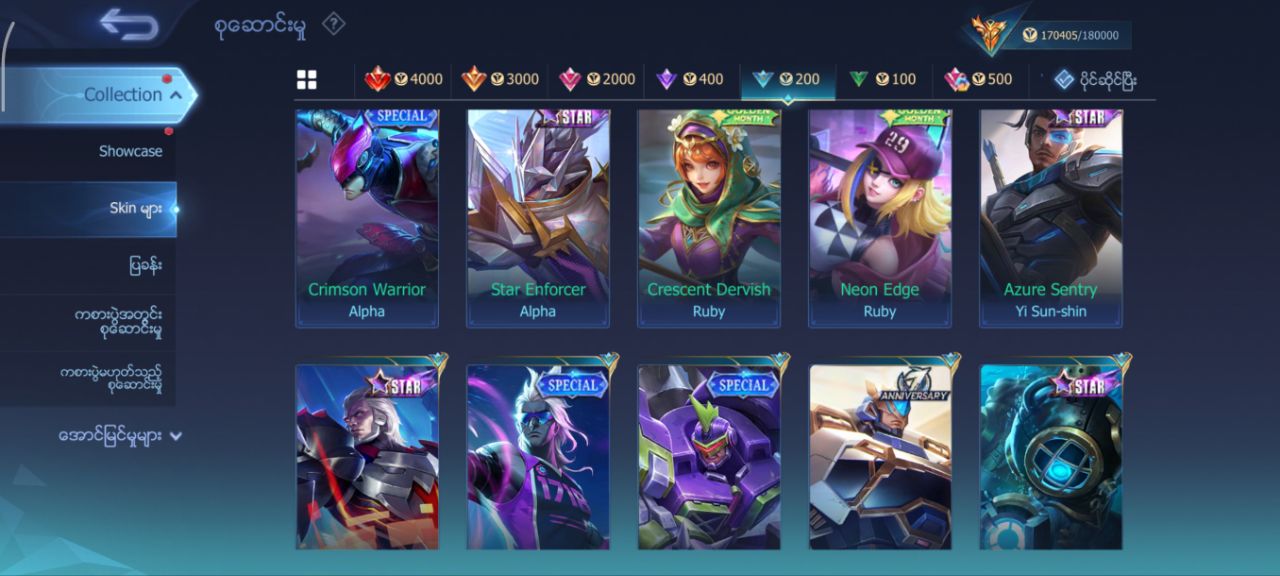Select the 100 points tier tab
This screenshot has width=1280, height=576.
click(882, 80)
